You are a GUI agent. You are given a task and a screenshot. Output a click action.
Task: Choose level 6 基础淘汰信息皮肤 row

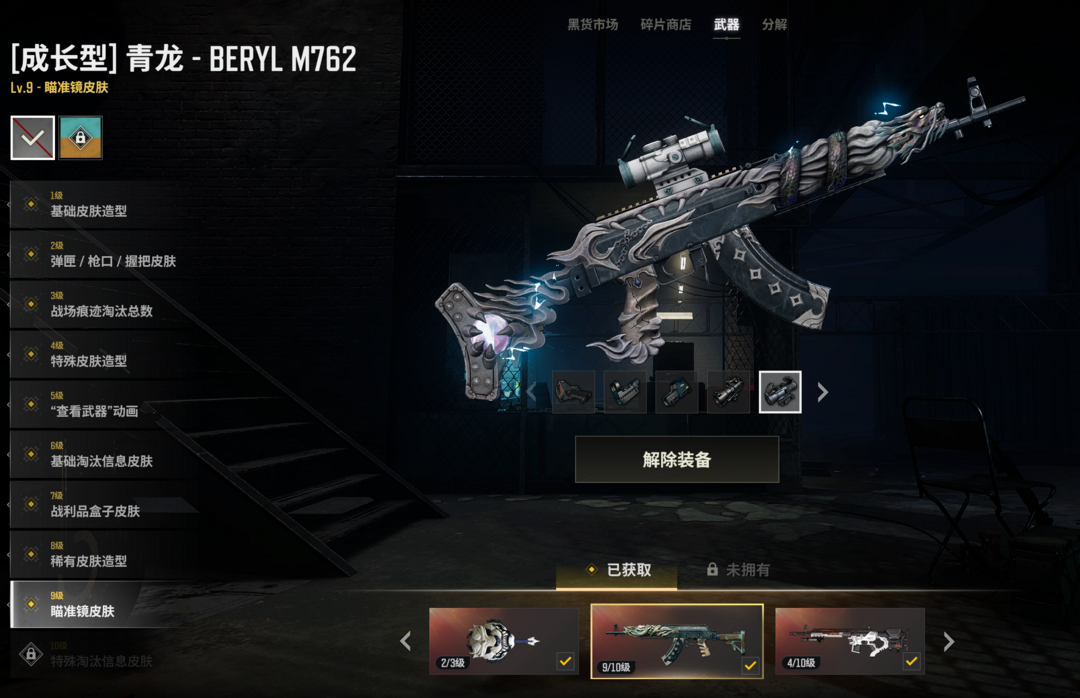click(100, 455)
